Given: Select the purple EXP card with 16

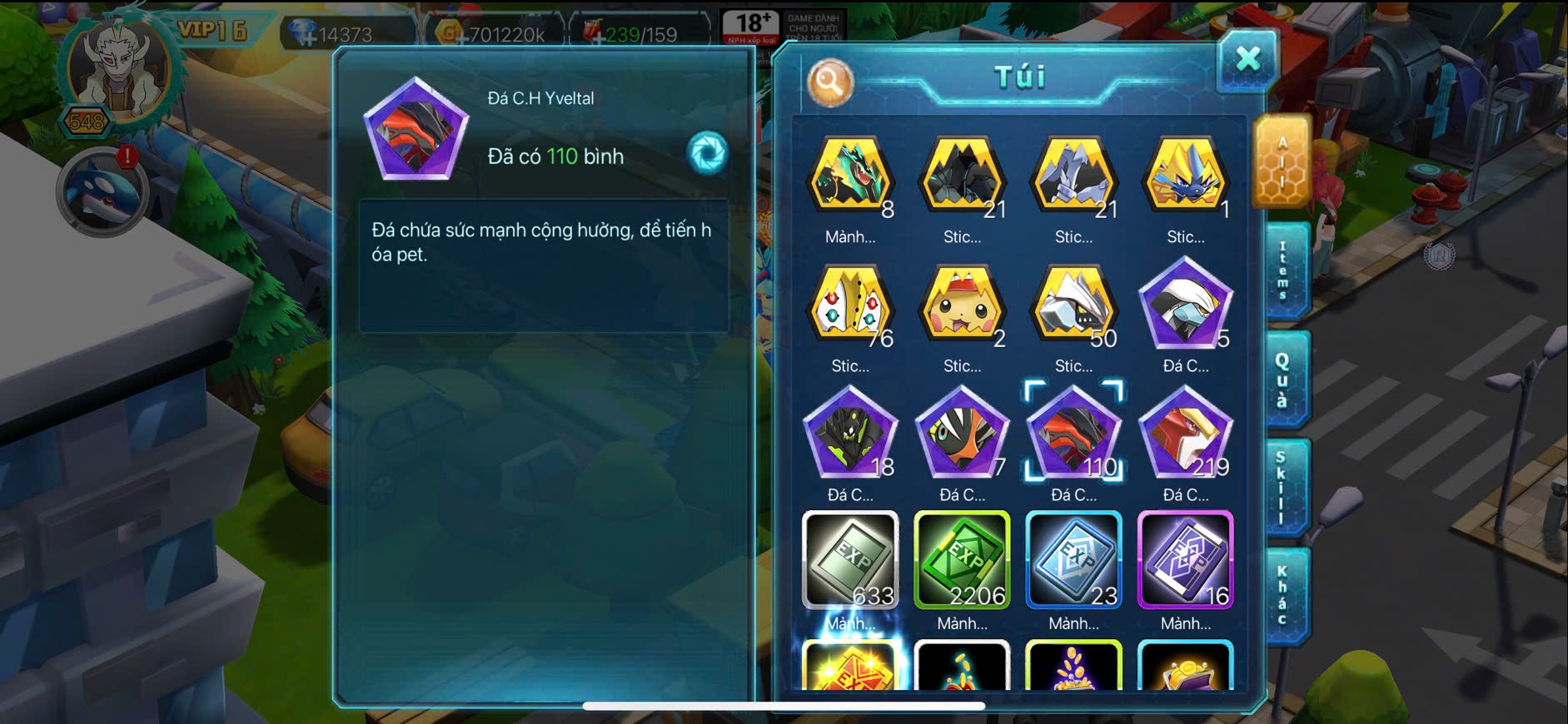Looking at the screenshot, I should (x=1185, y=560).
